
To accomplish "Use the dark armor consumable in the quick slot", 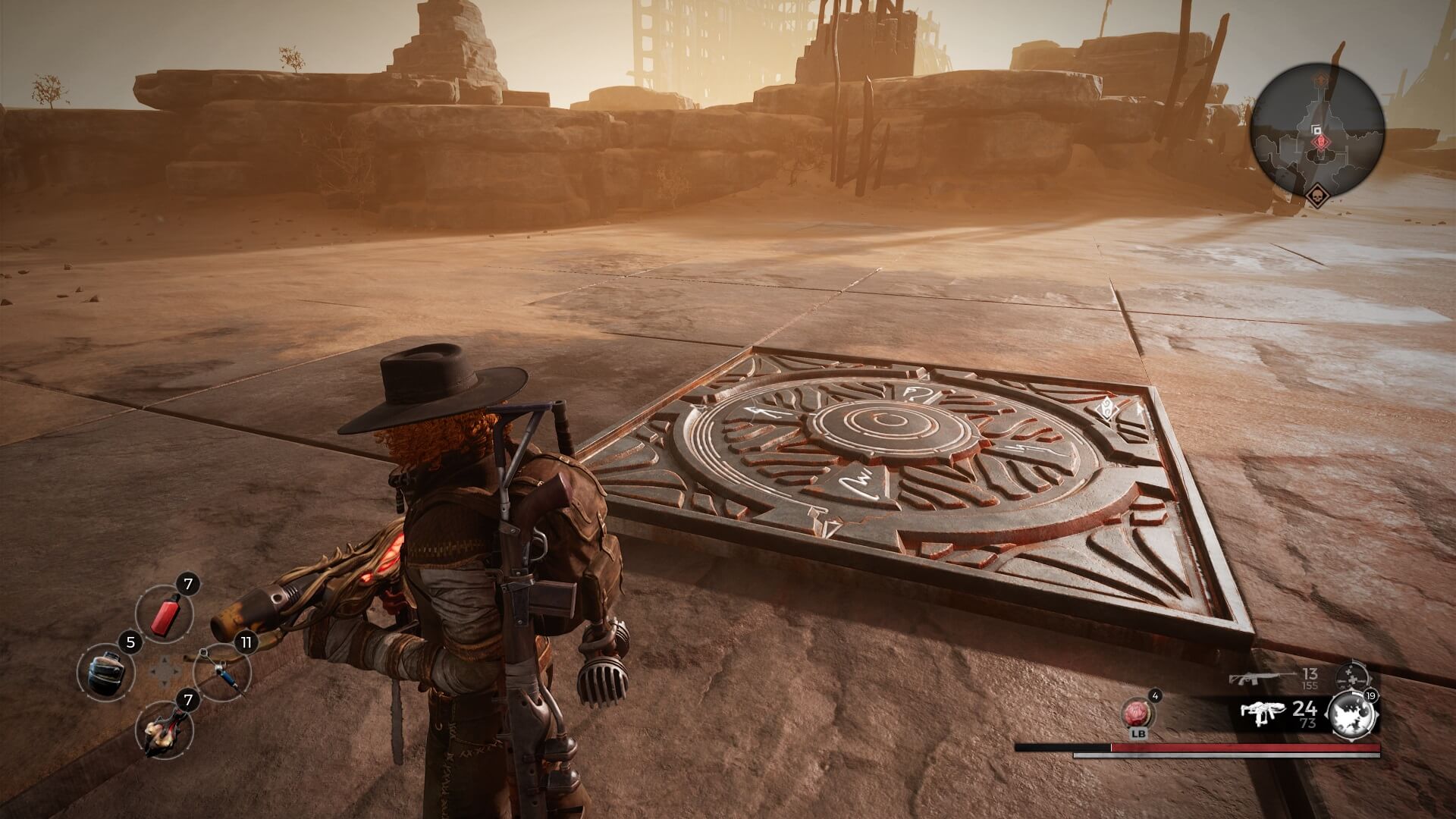I will click(105, 671).
